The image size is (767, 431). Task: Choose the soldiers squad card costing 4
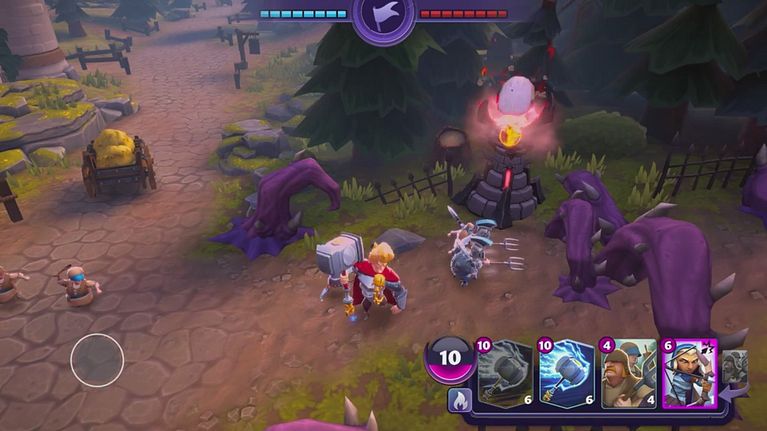click(628, 374)
